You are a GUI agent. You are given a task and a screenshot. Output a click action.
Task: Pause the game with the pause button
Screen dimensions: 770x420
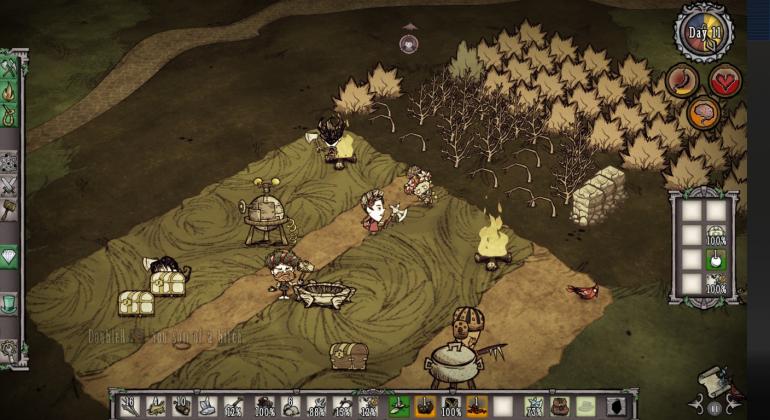(714, 408)
